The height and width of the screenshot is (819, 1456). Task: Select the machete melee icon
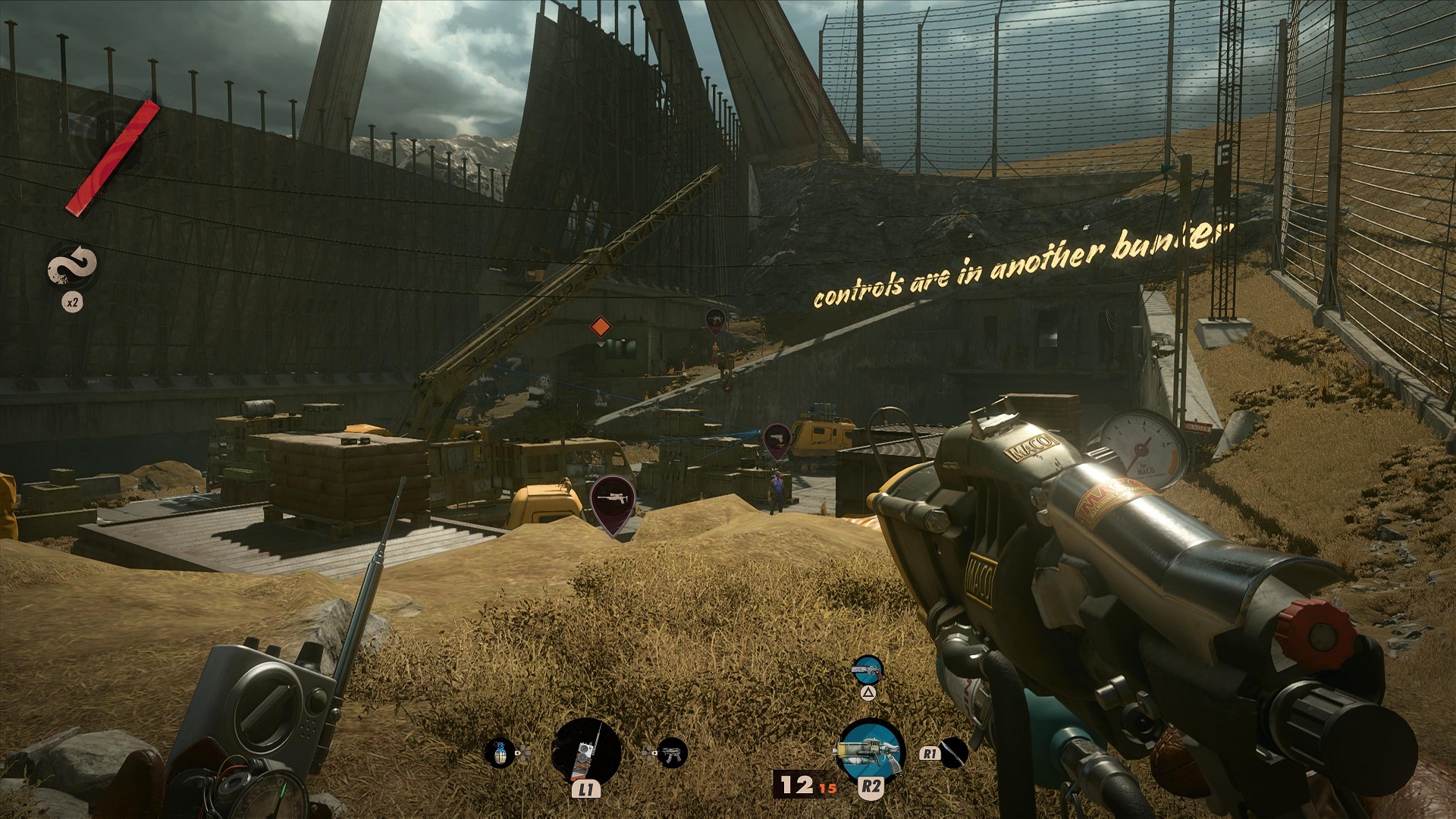pos(953,752)
